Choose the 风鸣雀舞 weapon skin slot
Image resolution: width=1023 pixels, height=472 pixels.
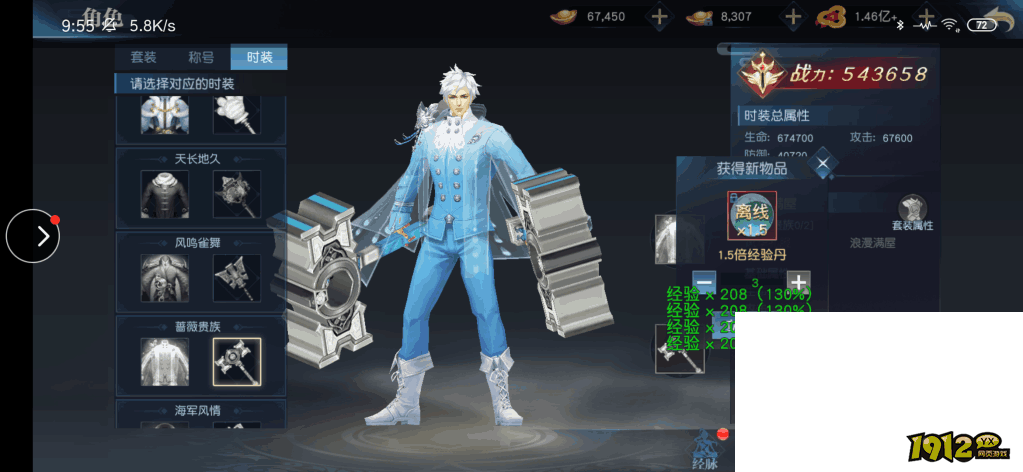237,277
